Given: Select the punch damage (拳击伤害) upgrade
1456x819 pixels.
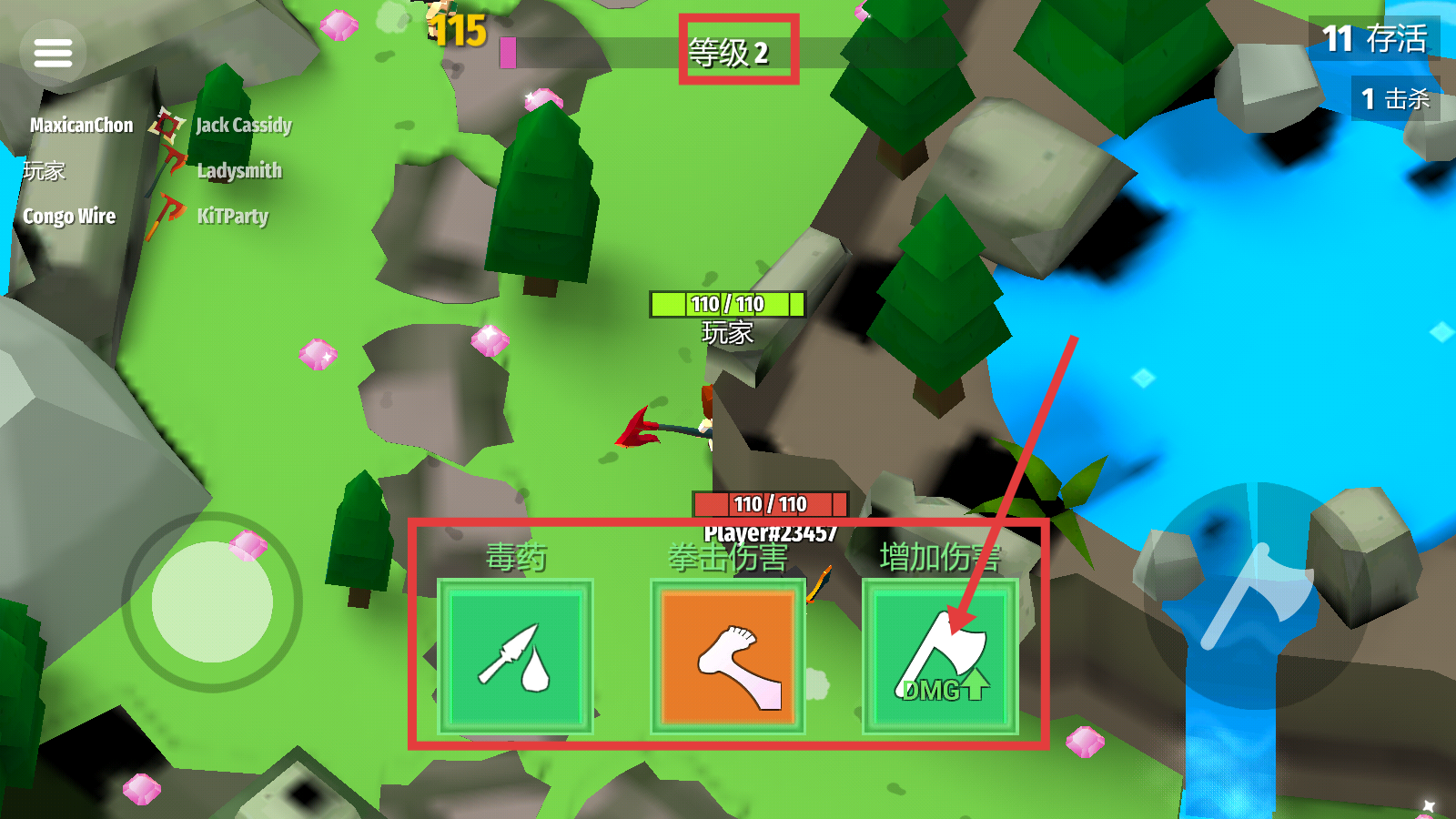Looking at the screenshot, I should tap(728, 656).
